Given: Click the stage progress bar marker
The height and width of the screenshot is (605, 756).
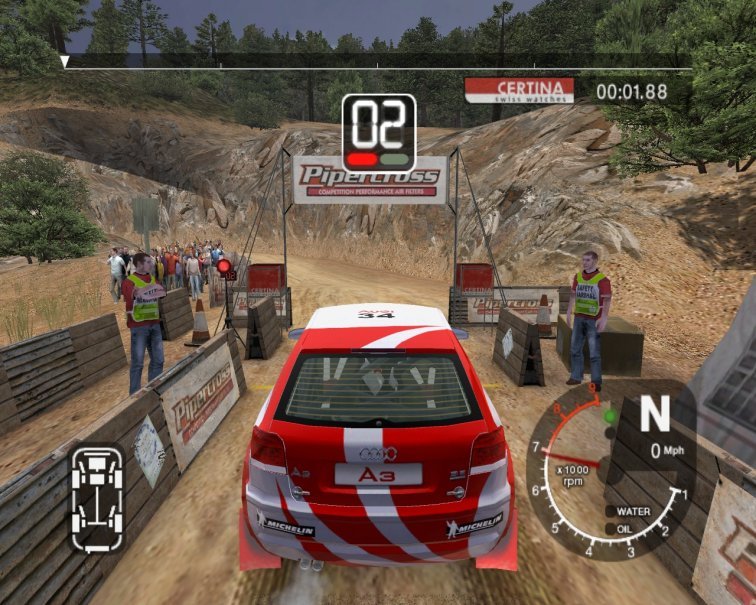Looking at the screenshot, I should coord(65,62).
